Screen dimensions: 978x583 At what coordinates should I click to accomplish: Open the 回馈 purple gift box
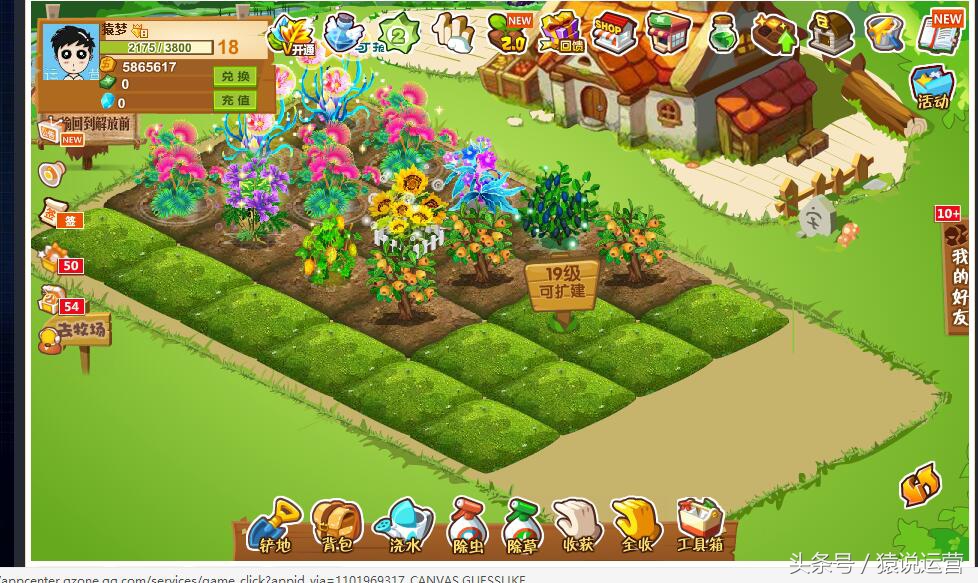click(x=561, y=33)
